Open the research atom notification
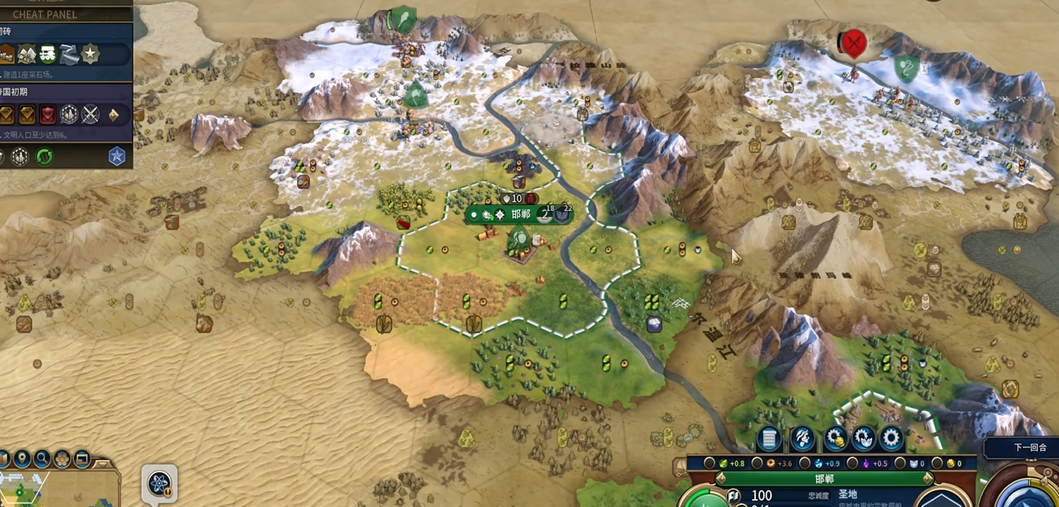The width and height of the screenshot is (1059, 507). point(159,484)
